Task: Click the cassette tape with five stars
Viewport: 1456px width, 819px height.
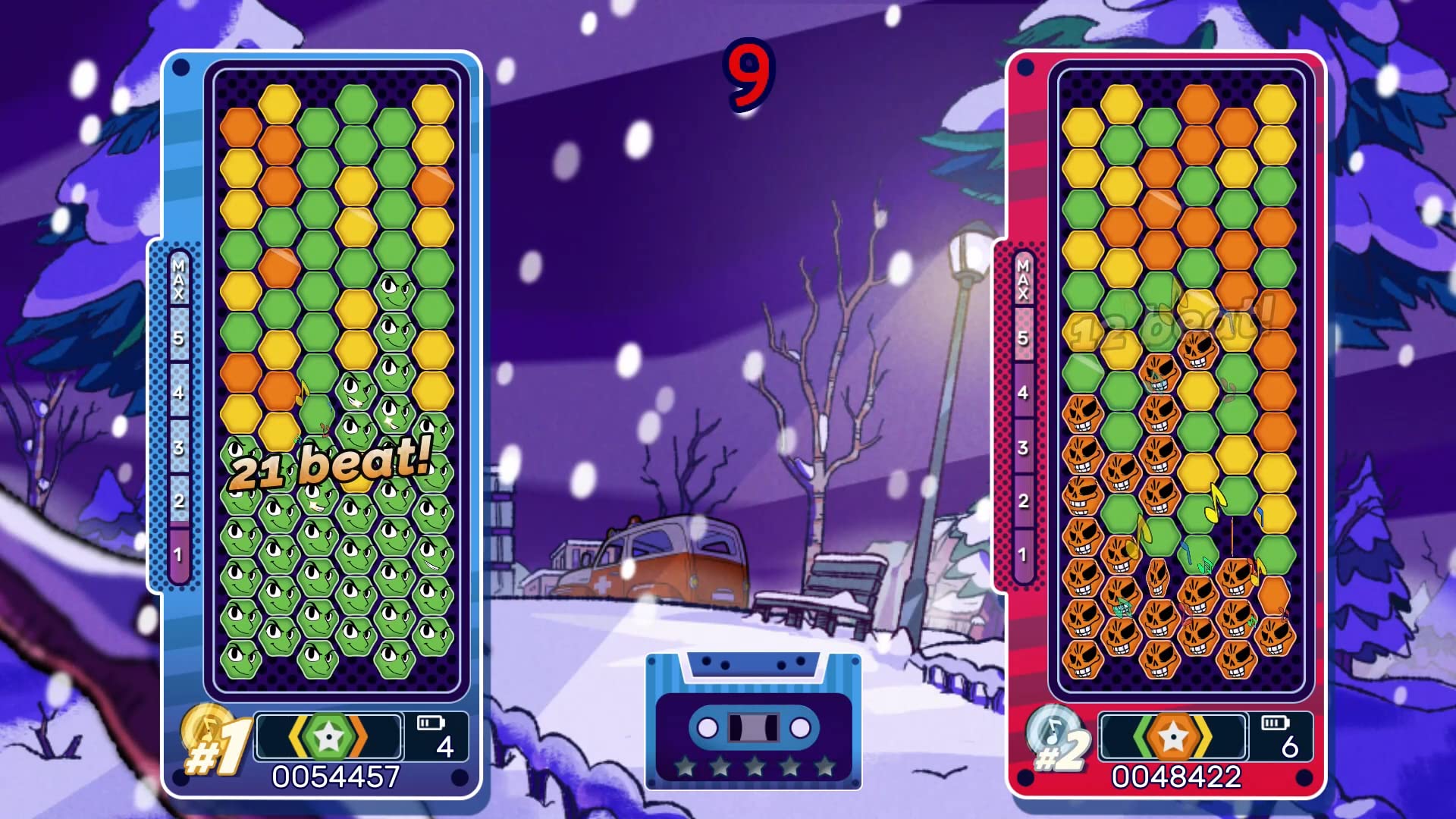Action: pos(753,720)
